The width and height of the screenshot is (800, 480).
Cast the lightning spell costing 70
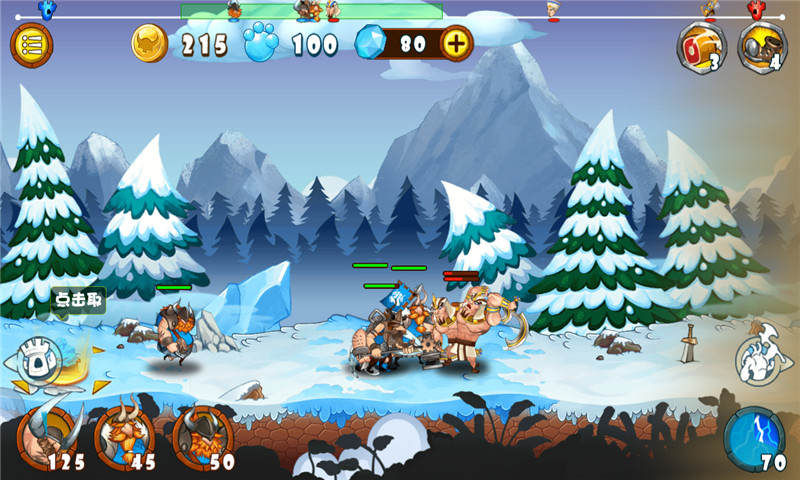coord(755,435)
